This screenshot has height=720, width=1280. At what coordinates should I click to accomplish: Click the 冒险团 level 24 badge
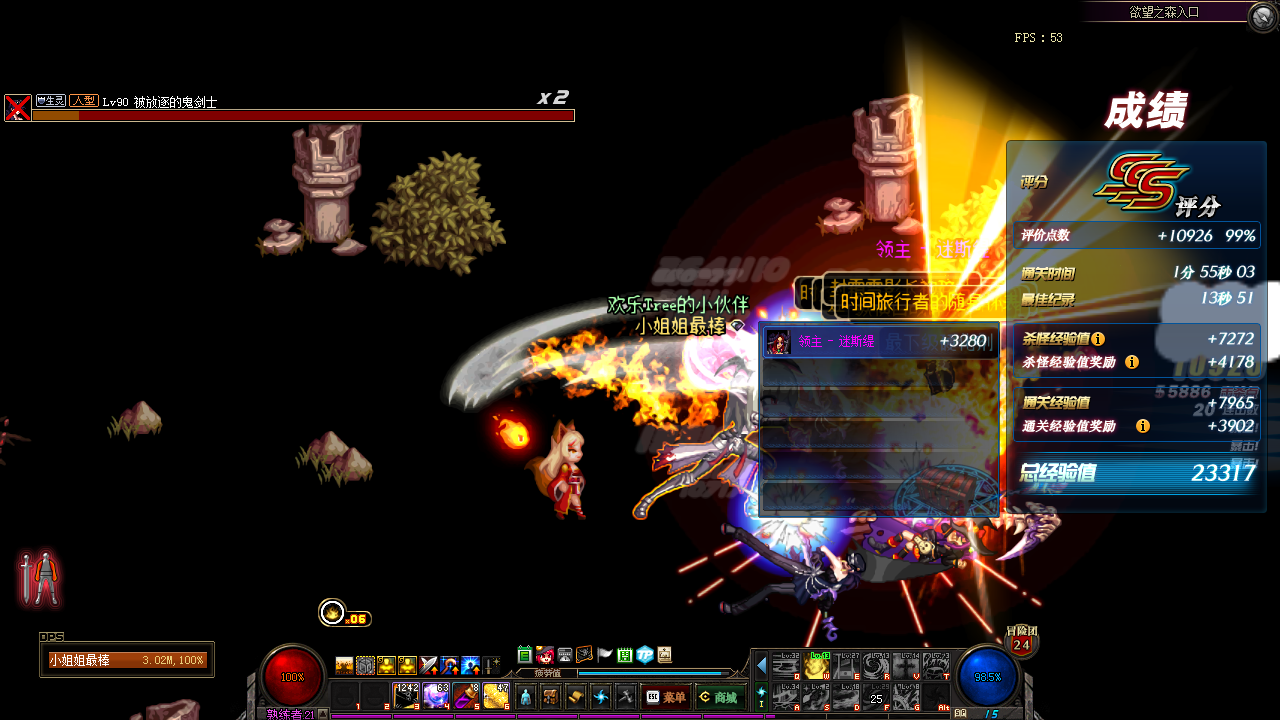coord(1021,643)
